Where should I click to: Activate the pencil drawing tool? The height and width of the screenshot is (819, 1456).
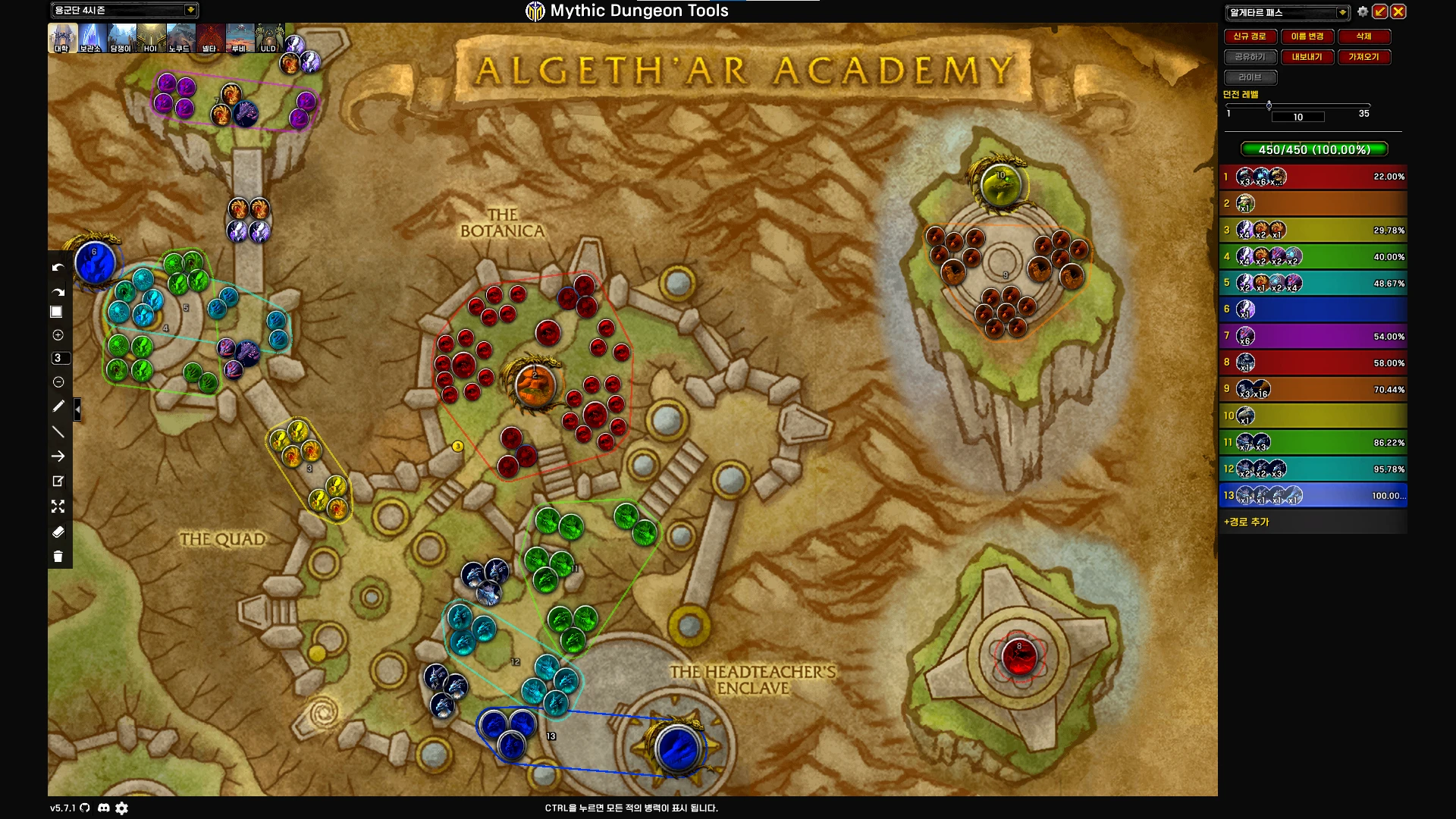(x=58, y=406)
